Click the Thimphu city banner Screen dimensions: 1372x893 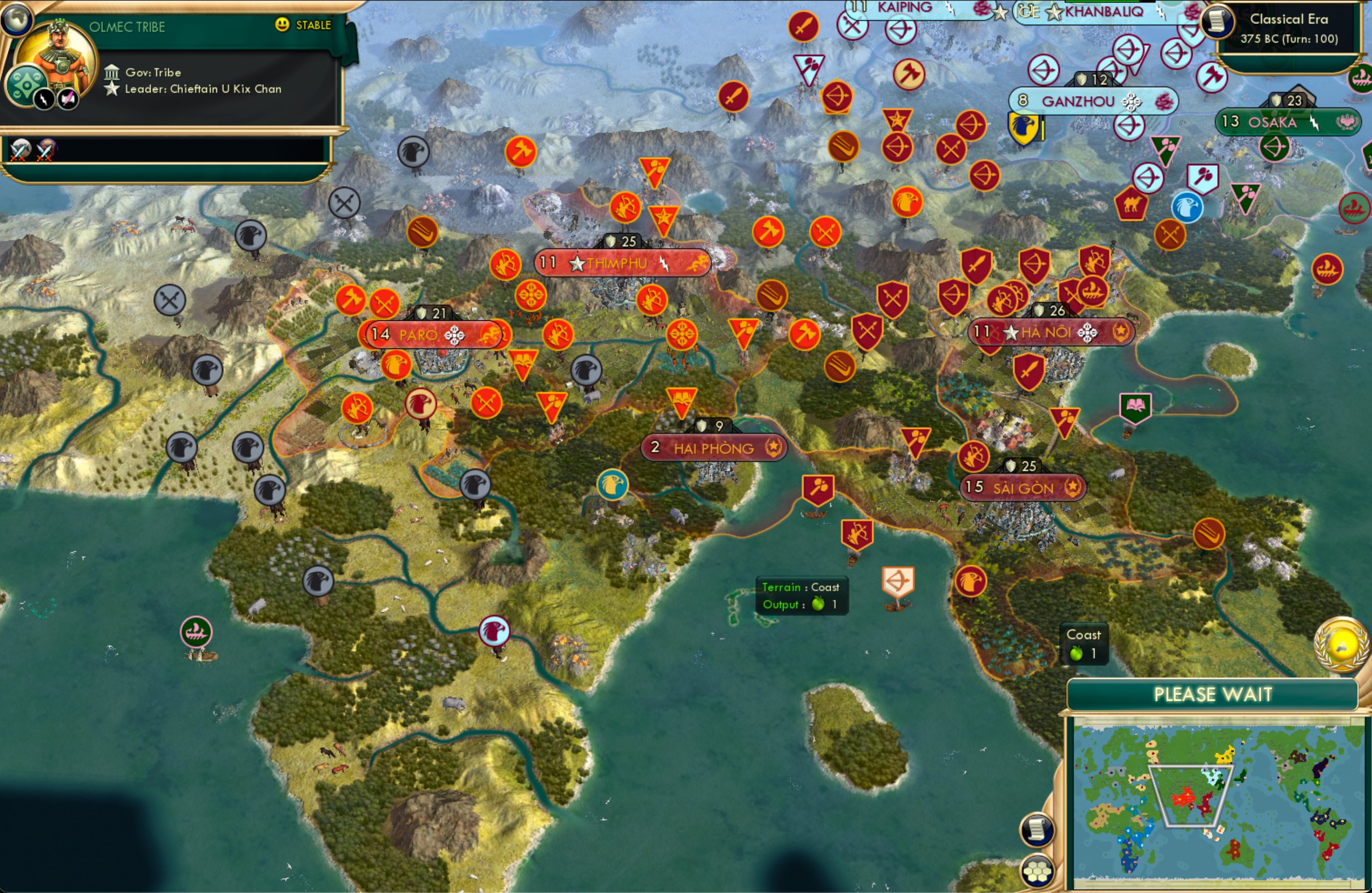623,262
